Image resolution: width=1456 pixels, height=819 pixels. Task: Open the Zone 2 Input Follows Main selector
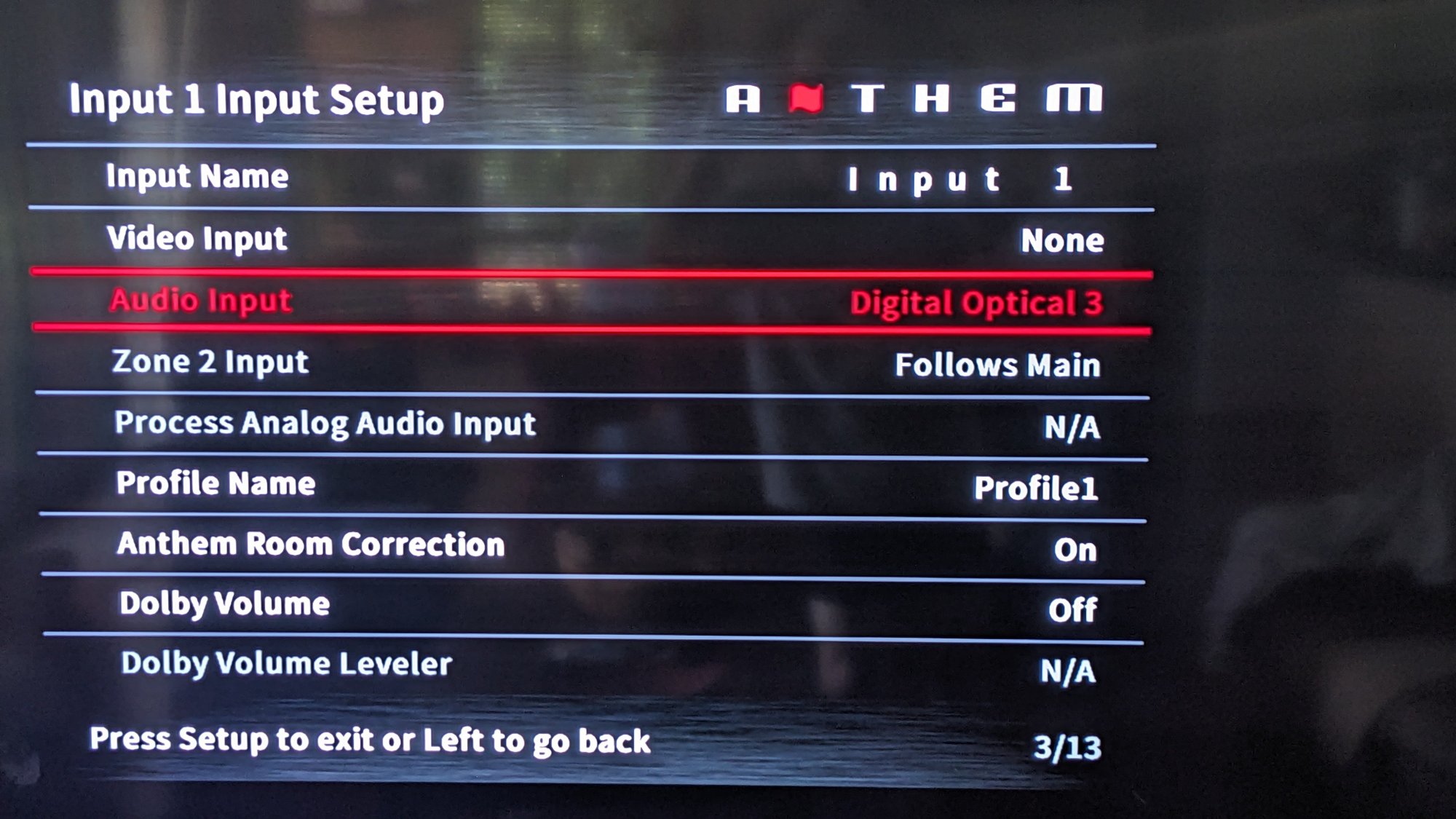(997, 364)
